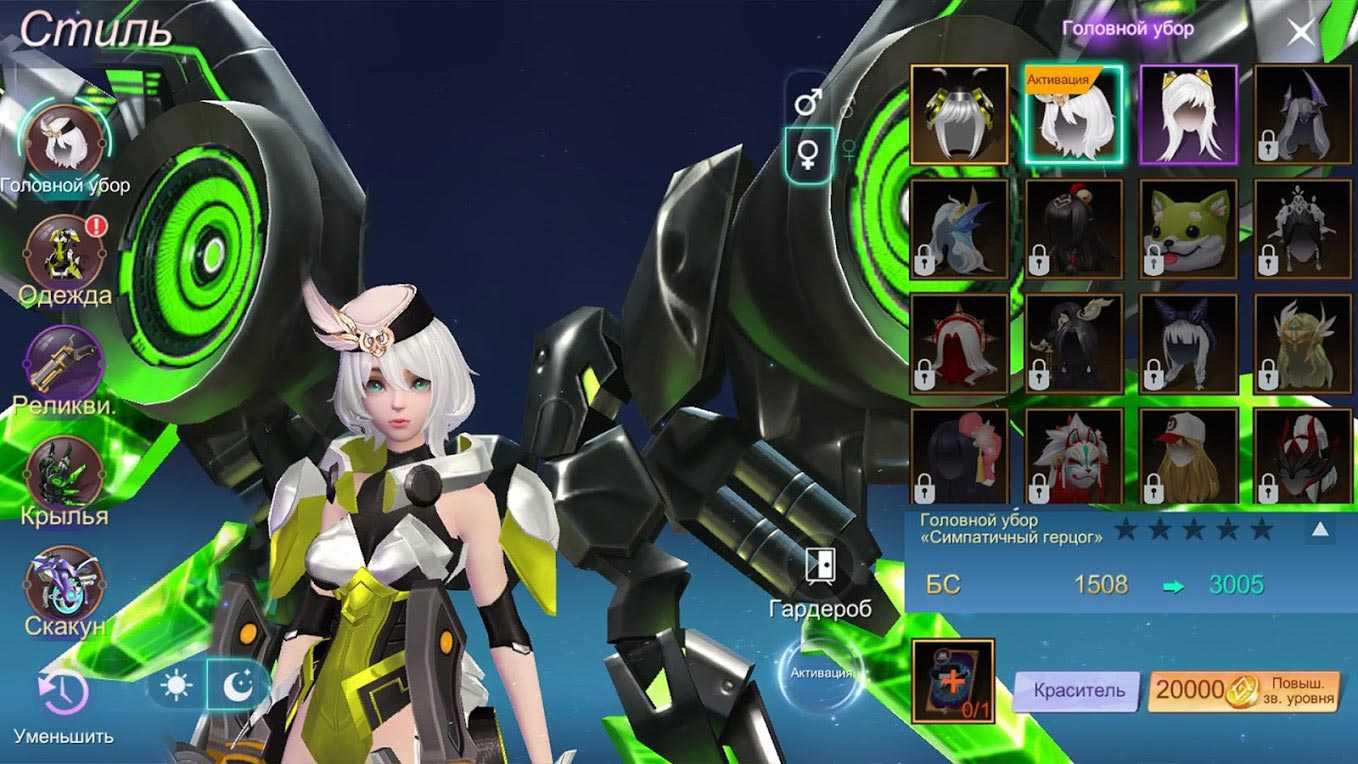Choose the male gender symbol
Screen dimensions: 1358x764
[x=808, y=101]
